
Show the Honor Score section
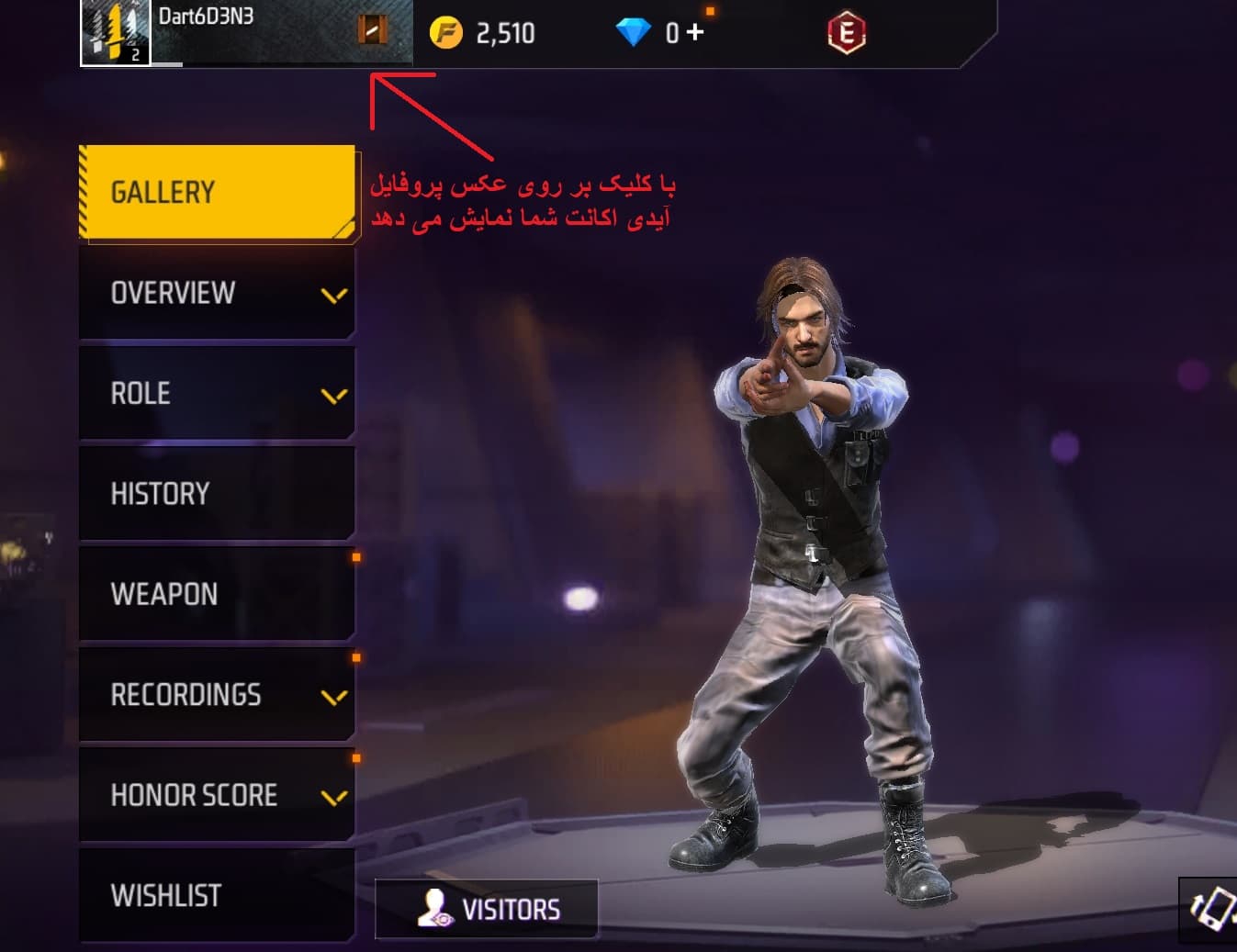coord(218,795)
